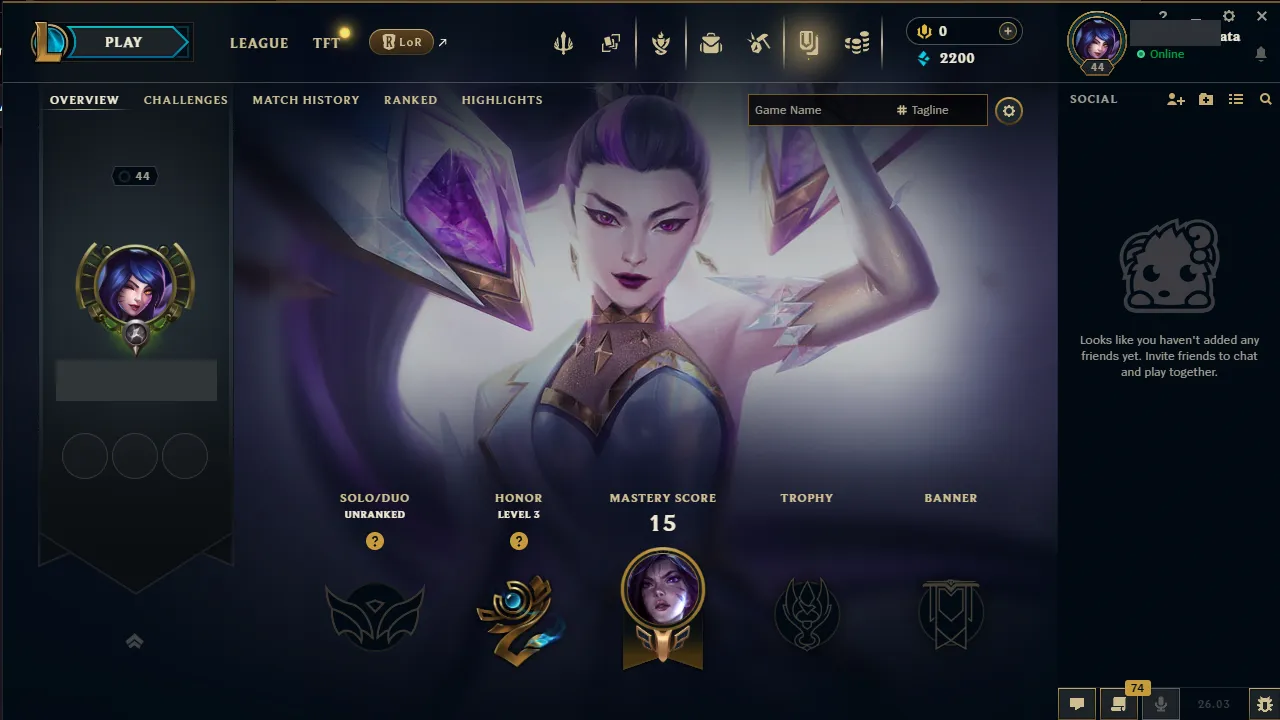The height and width of the screenshot is (720, 1280).
Task: Open Legends of Runeterra via the LoR link
Action: [x=401, y=42]
